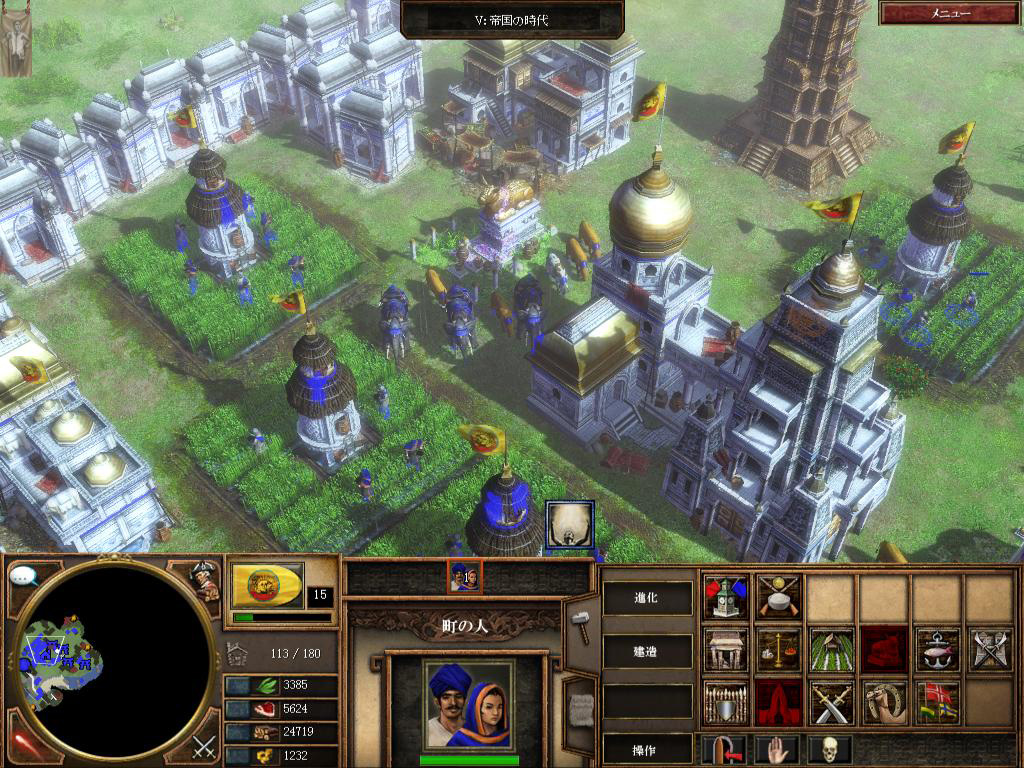This screenshot has height=768, width=1024.
Task: Switch to the scroll info tab
Action: point(578,706)
